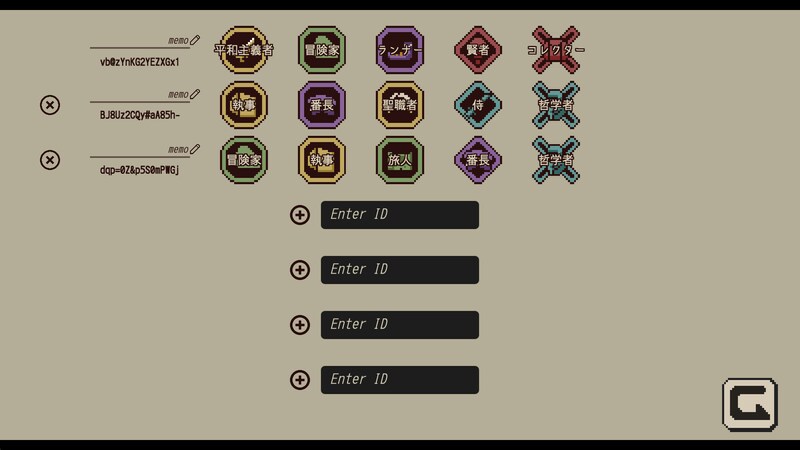Choose the 賢者 badge
800x450 pixels.
click(478, 50)
